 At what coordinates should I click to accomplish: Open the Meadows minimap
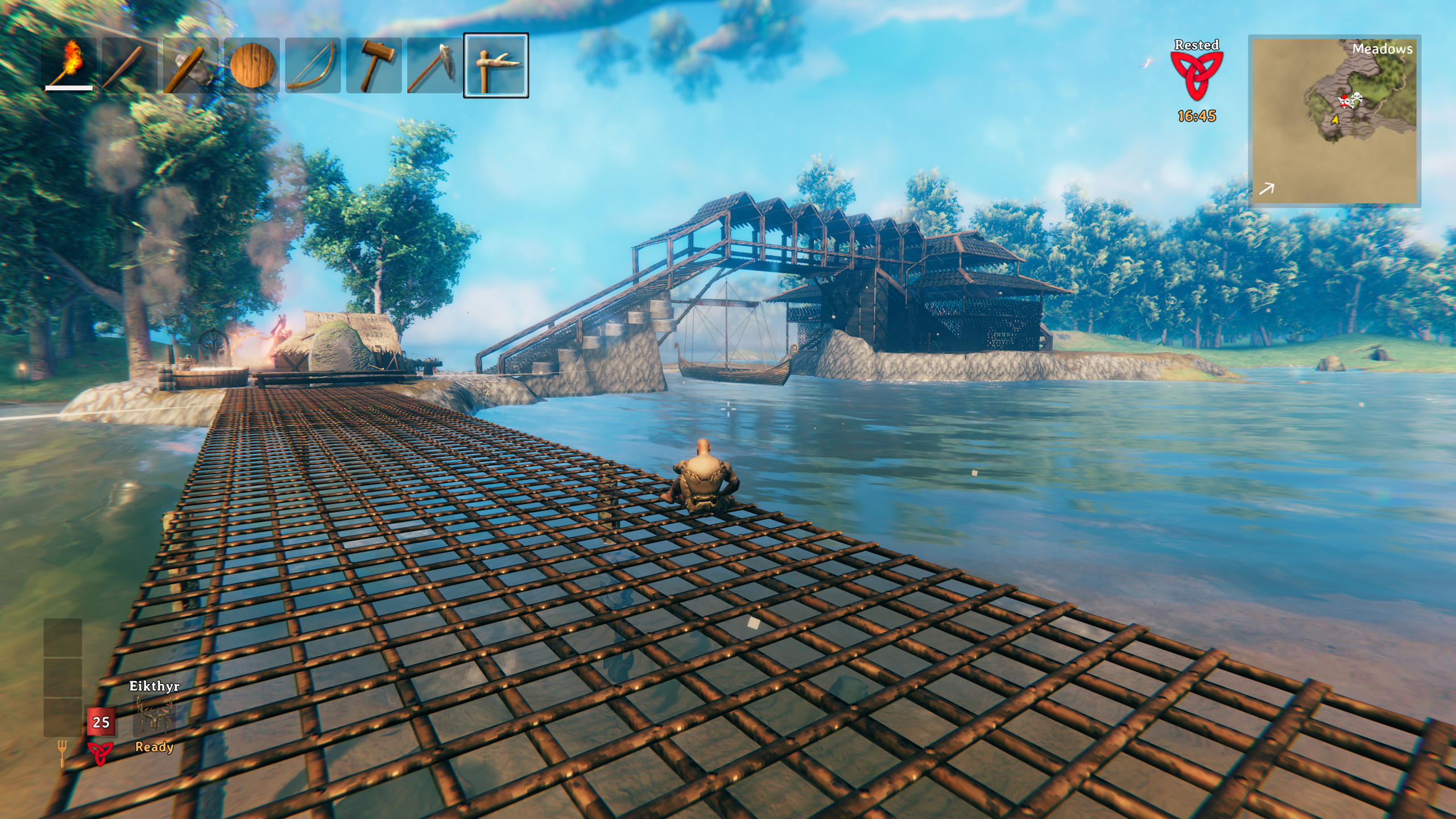click(1334, 121)
